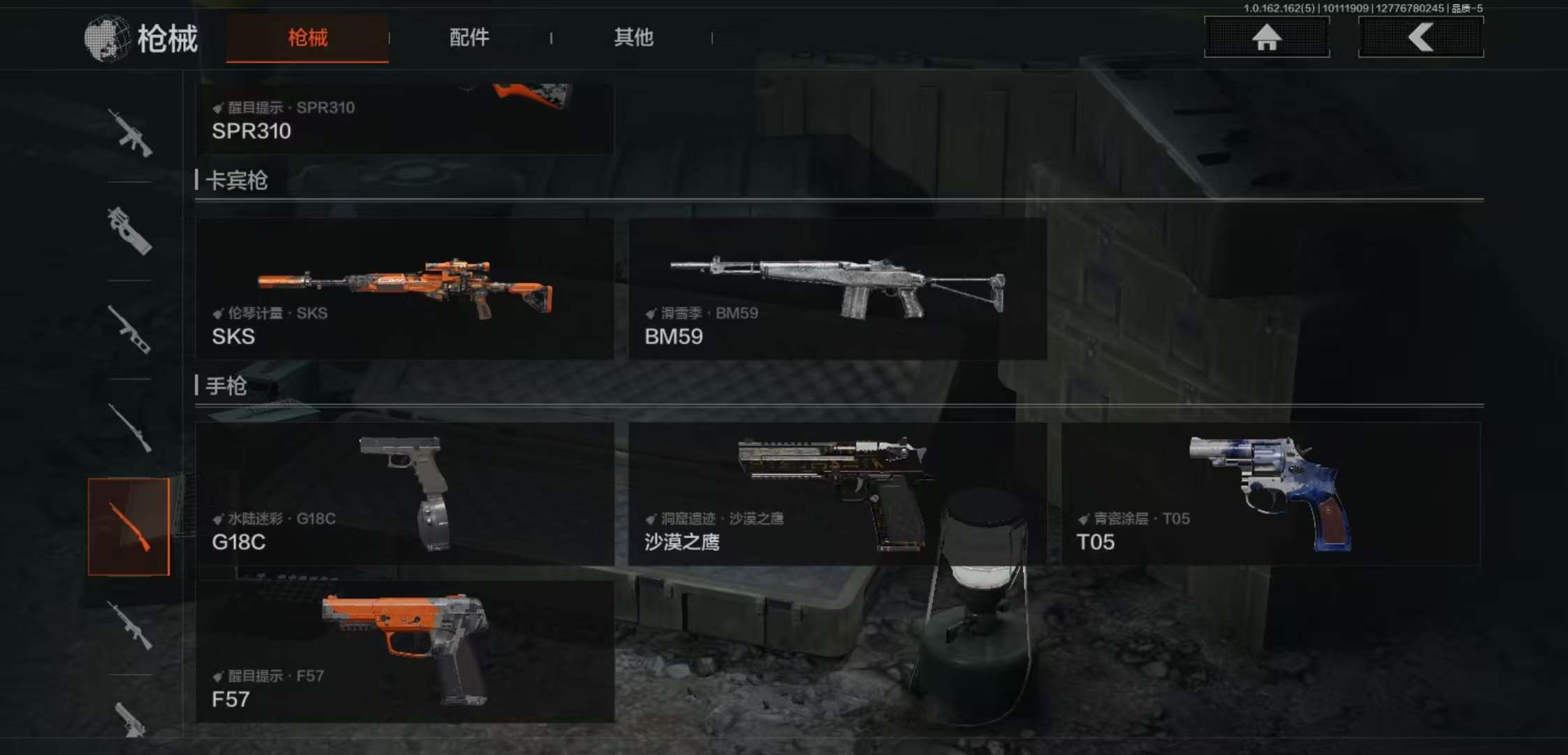
Task: Select the 其他 (other) tab
Action: pyautogui.click(x=633, y=38)
